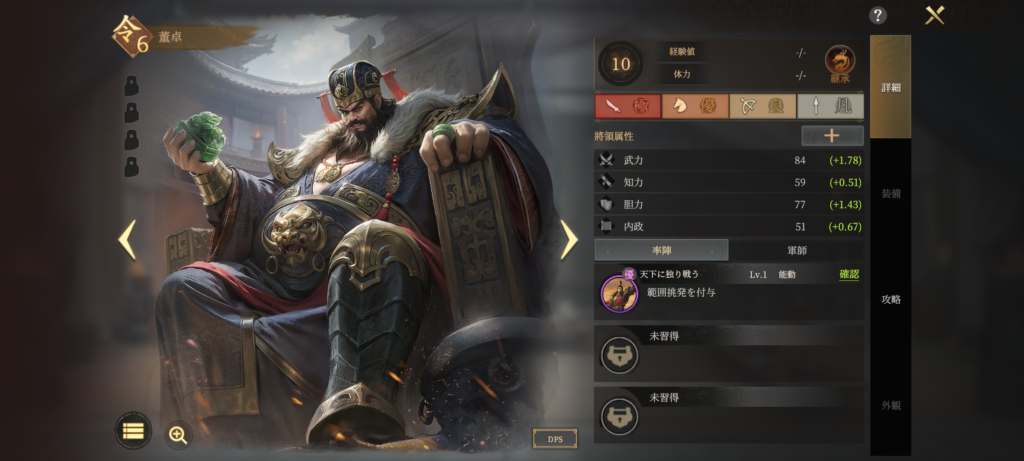Open the 装備 side tab
This screenshot has height=461, width=1024.
[890, 193]
